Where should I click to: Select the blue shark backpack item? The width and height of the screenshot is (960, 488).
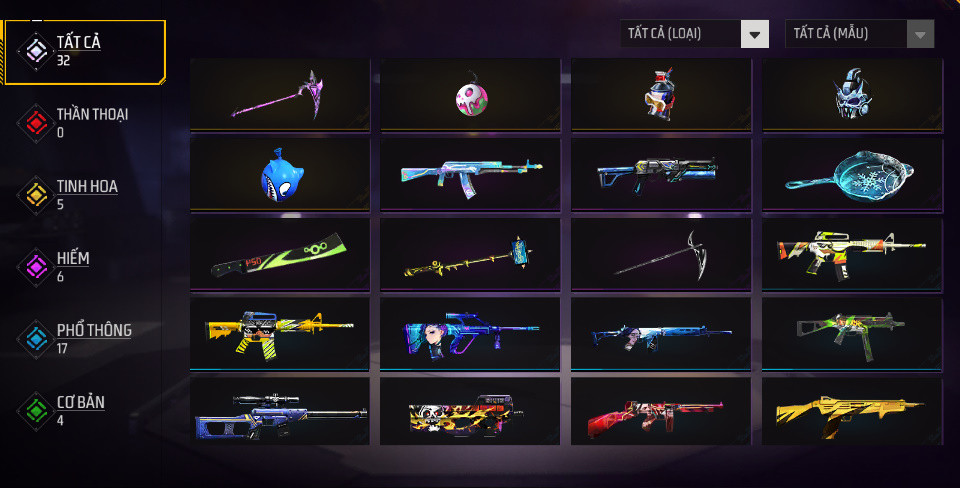pyautogui.click(x=279, y=174)
